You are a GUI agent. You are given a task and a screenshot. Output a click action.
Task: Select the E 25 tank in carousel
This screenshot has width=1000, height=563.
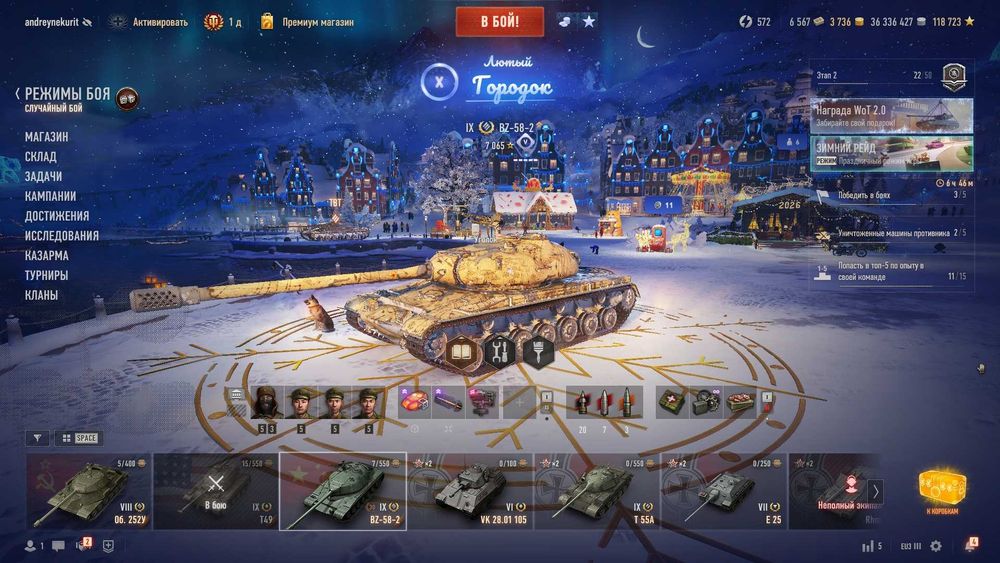[x=722, y=490]
